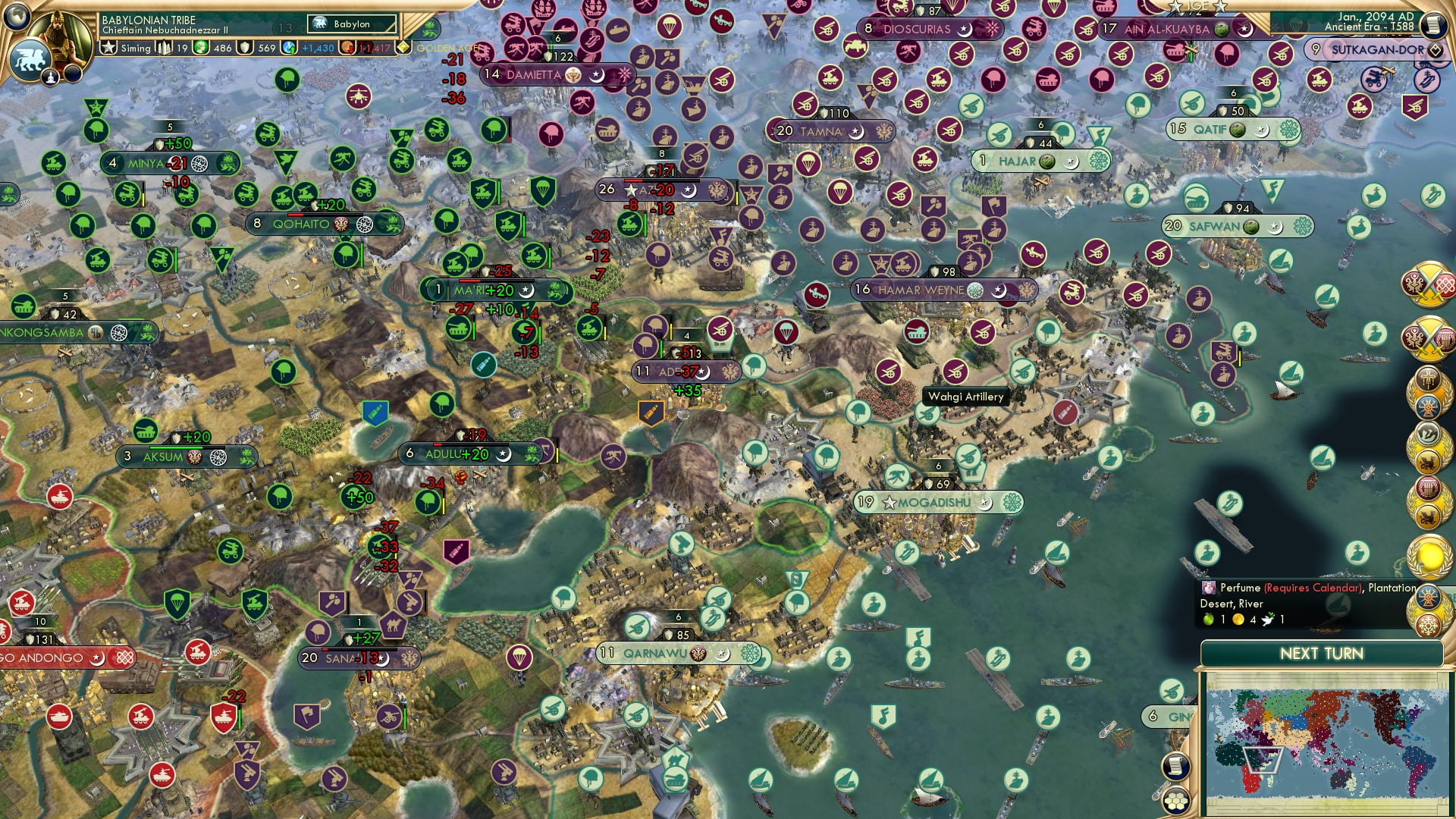Click the scroll icon in the top-right corner
The height and width of the screenshot is (819, 1456).
tap(1433, 24)
